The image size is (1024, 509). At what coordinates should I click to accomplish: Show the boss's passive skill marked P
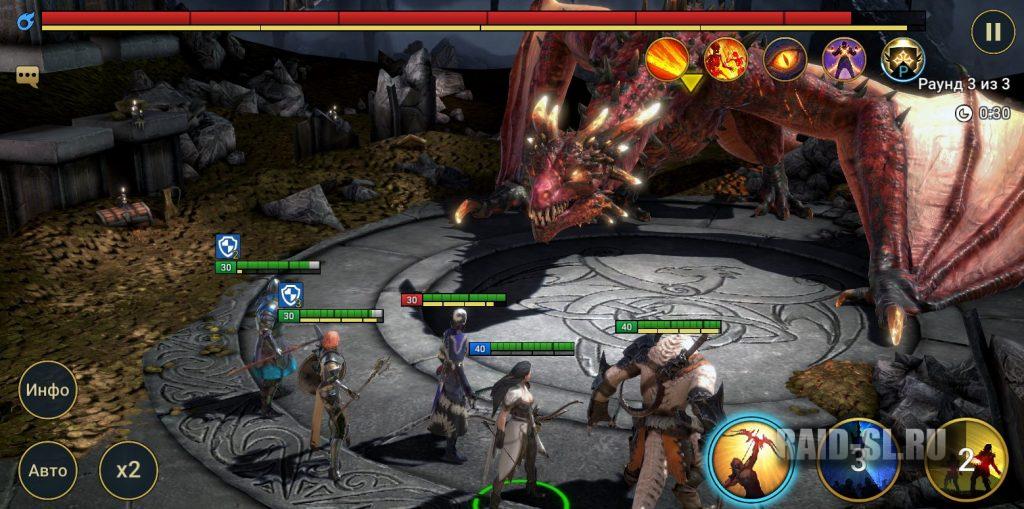click(x=902, y=60)
